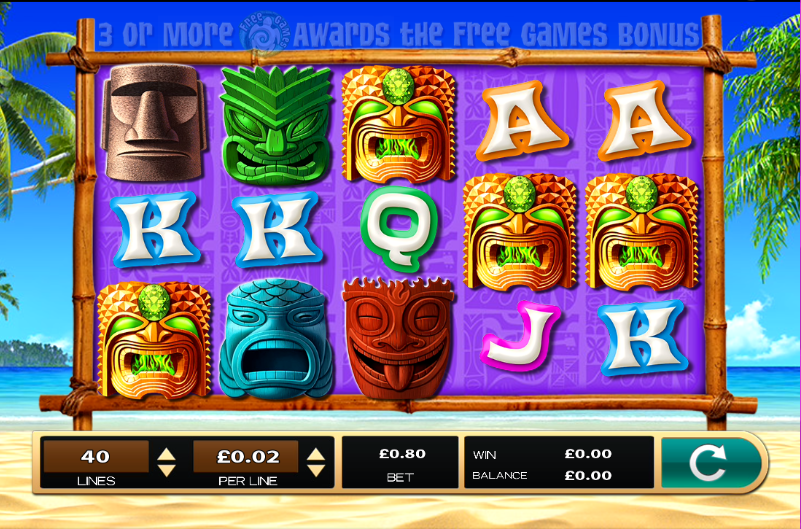The height and width of the screenshot is (529, 801).
Task: Spin the reels with the green arrow button
Action: 709,462
